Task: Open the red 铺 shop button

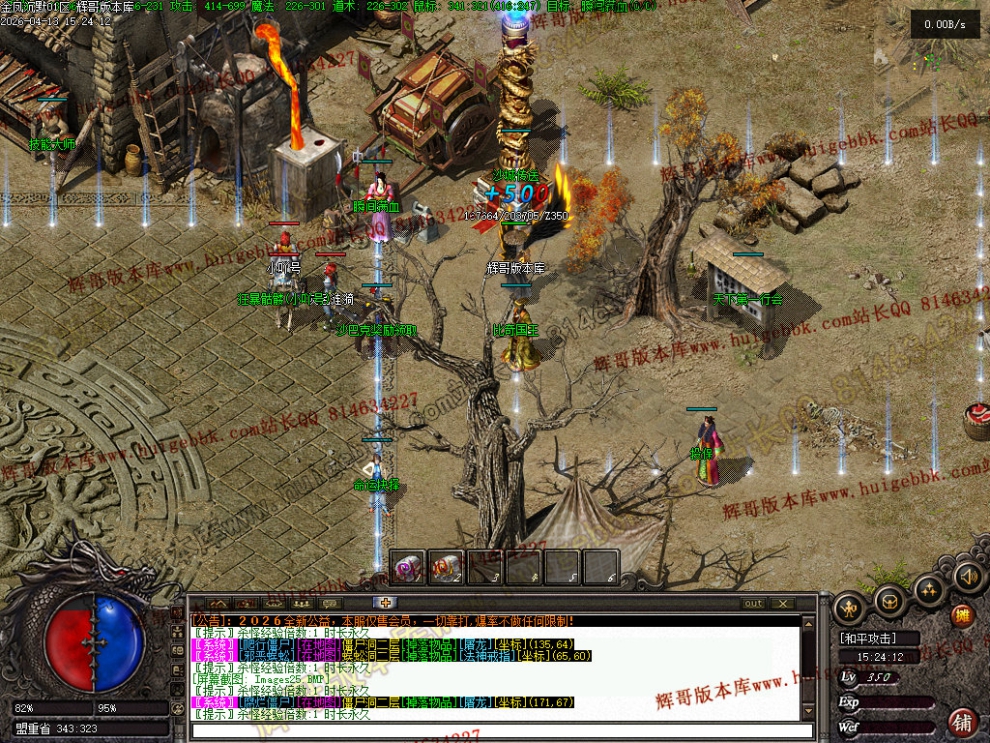Action: [x=963, y=721]
